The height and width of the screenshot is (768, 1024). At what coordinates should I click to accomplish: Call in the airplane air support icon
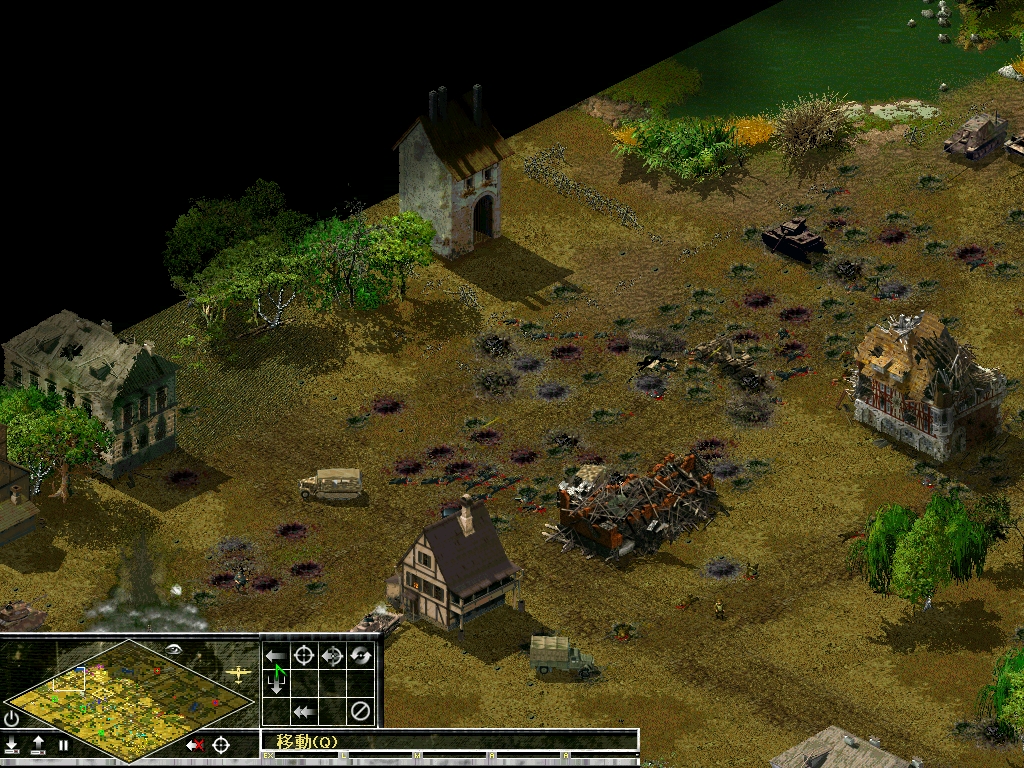238,673
